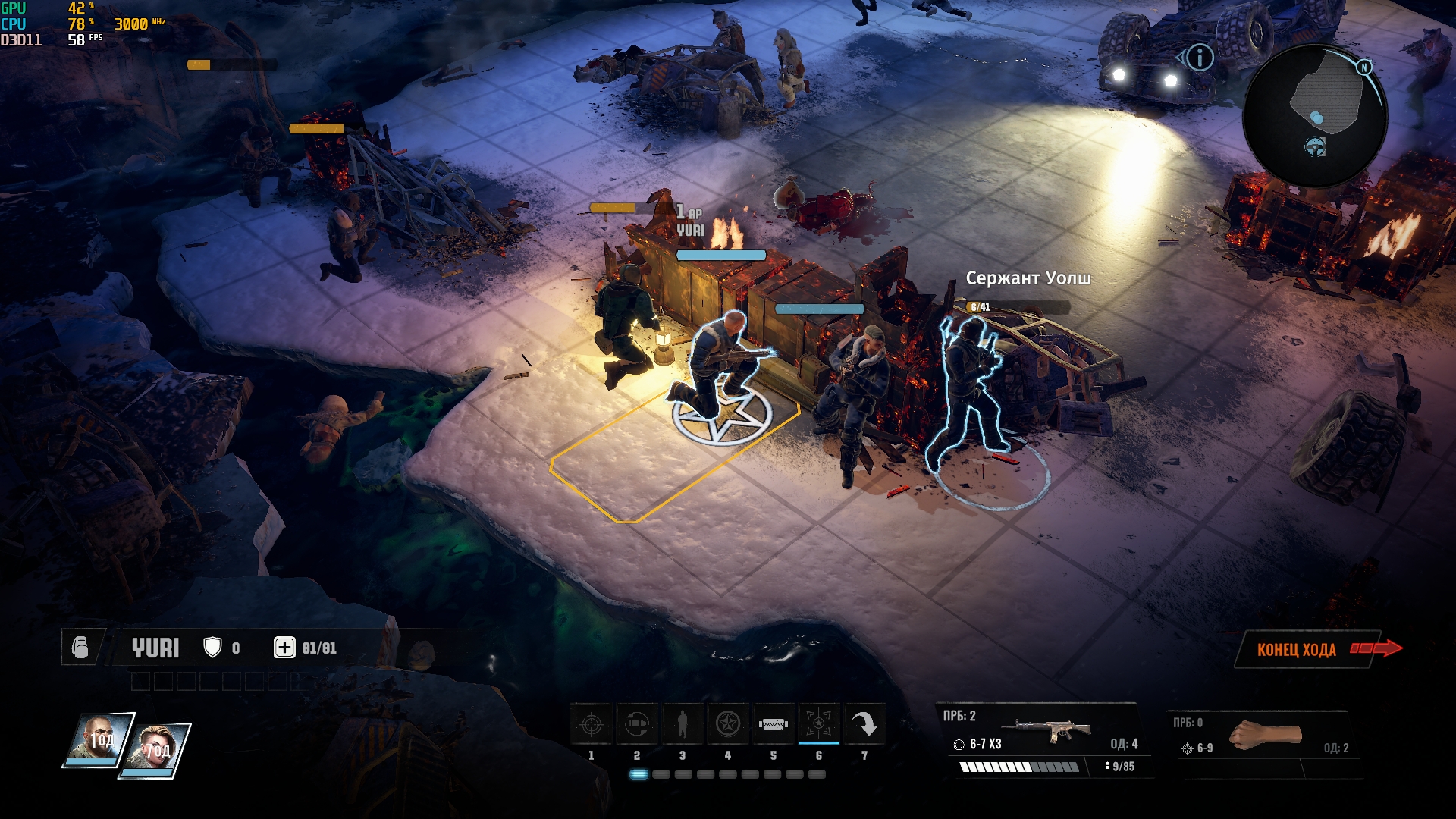Screen dimensions: 1456x819
Task: Open the backpack inventory icon
Action: [80, 648]
